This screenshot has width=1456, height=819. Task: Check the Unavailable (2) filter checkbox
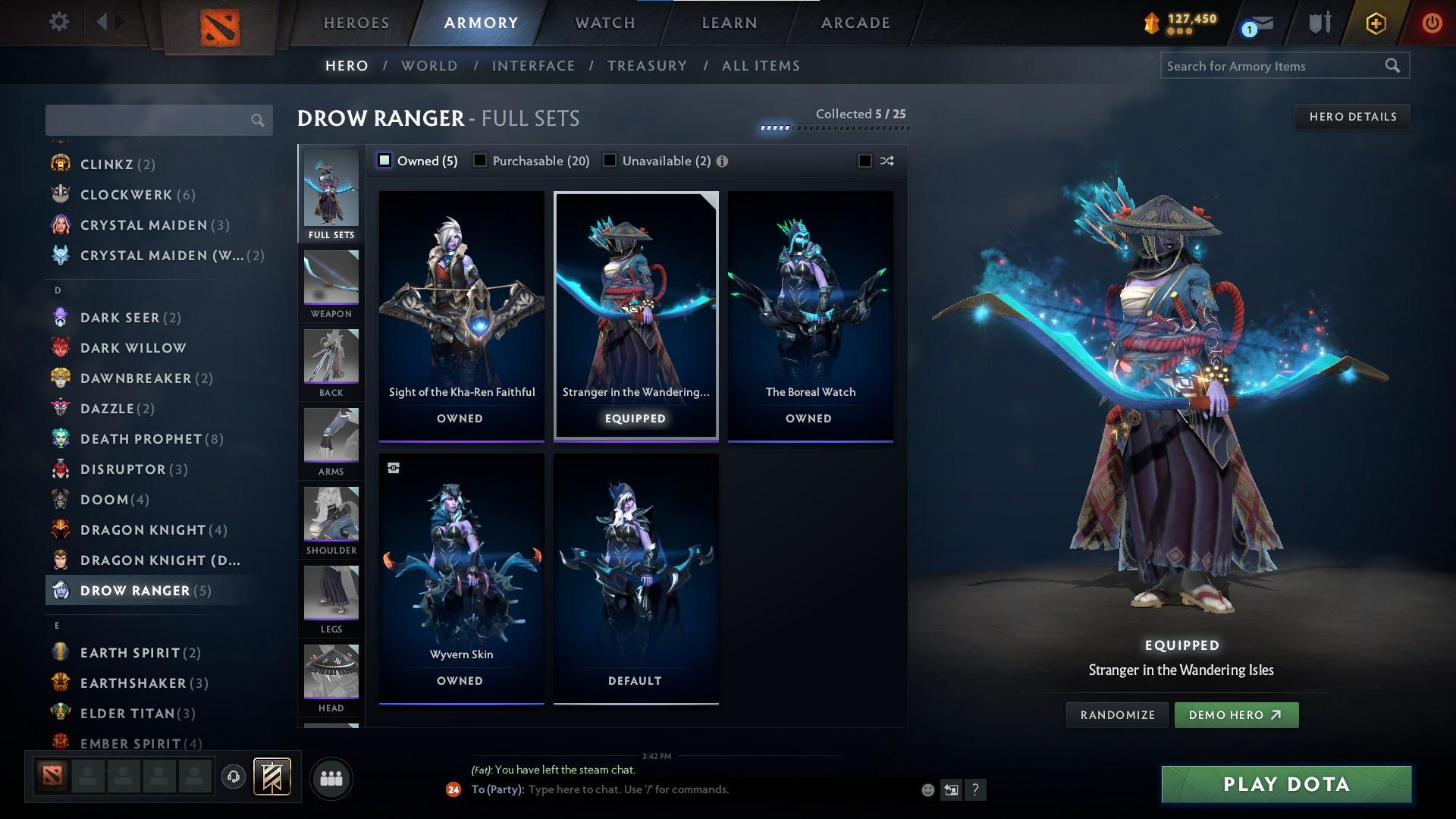[610, 160]
